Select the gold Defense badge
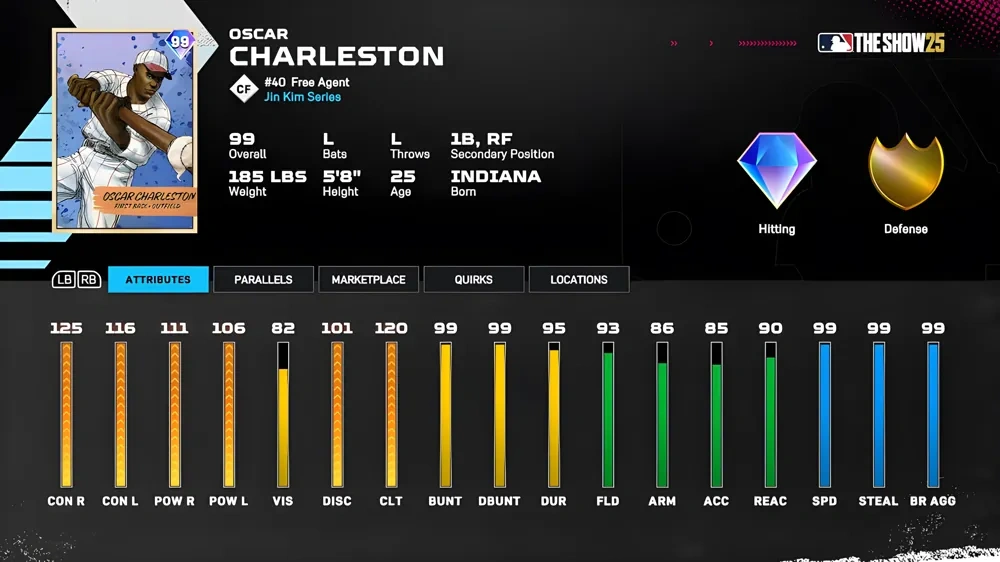The width and height of the screenshot is (1000, 562). pyautogui.click(x=905, y=171)
